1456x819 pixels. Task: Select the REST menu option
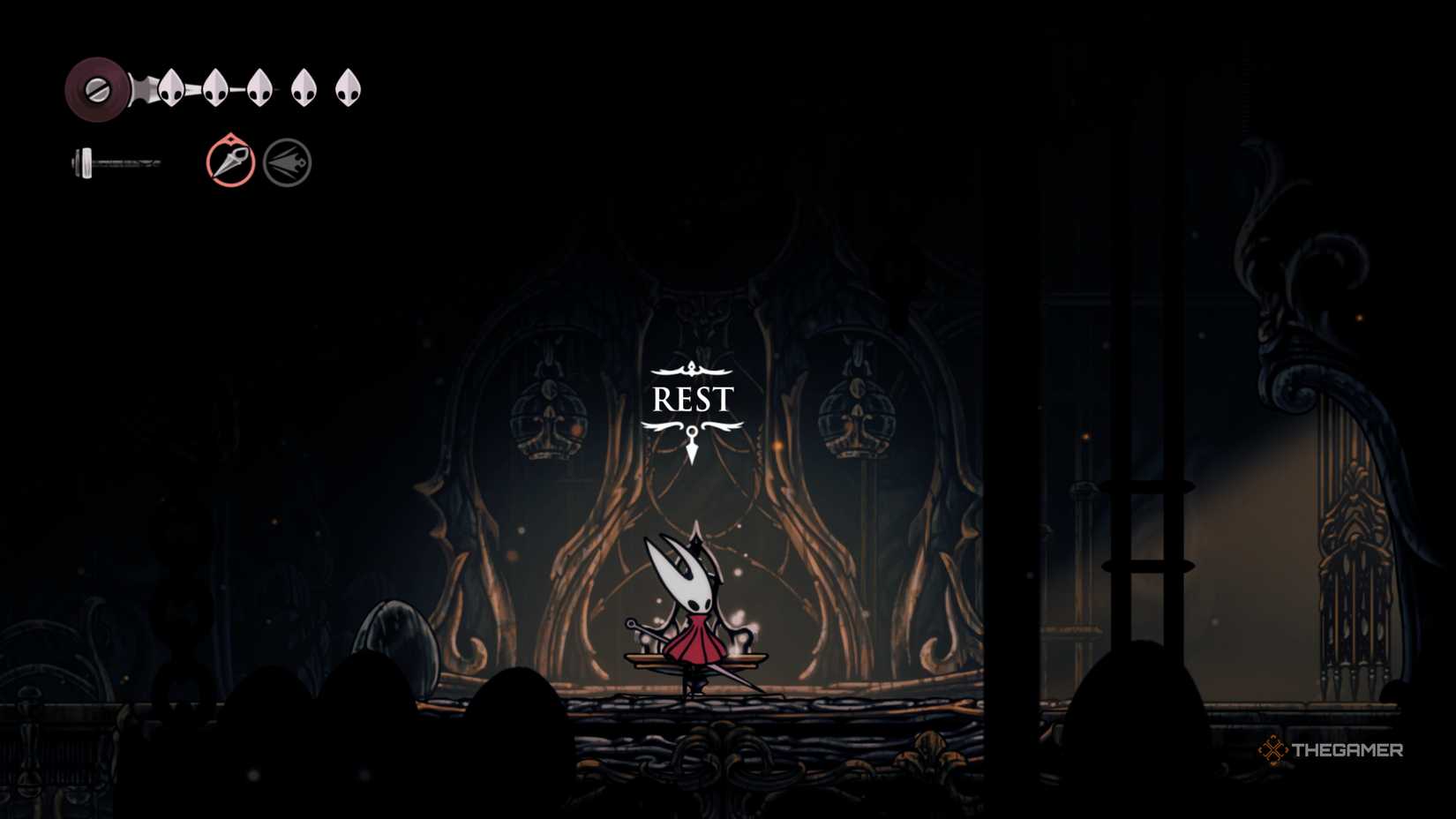click(x=692, y=400)
